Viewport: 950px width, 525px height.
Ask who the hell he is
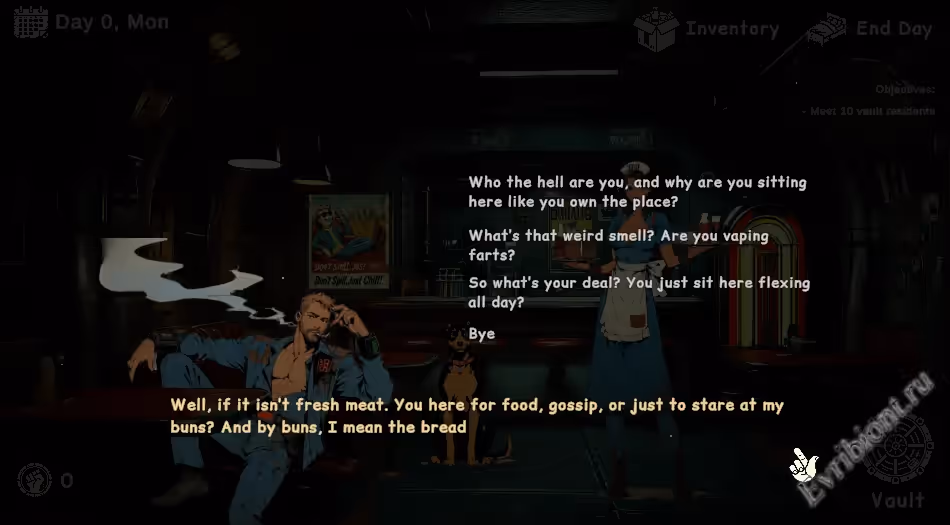click(637, 192)
